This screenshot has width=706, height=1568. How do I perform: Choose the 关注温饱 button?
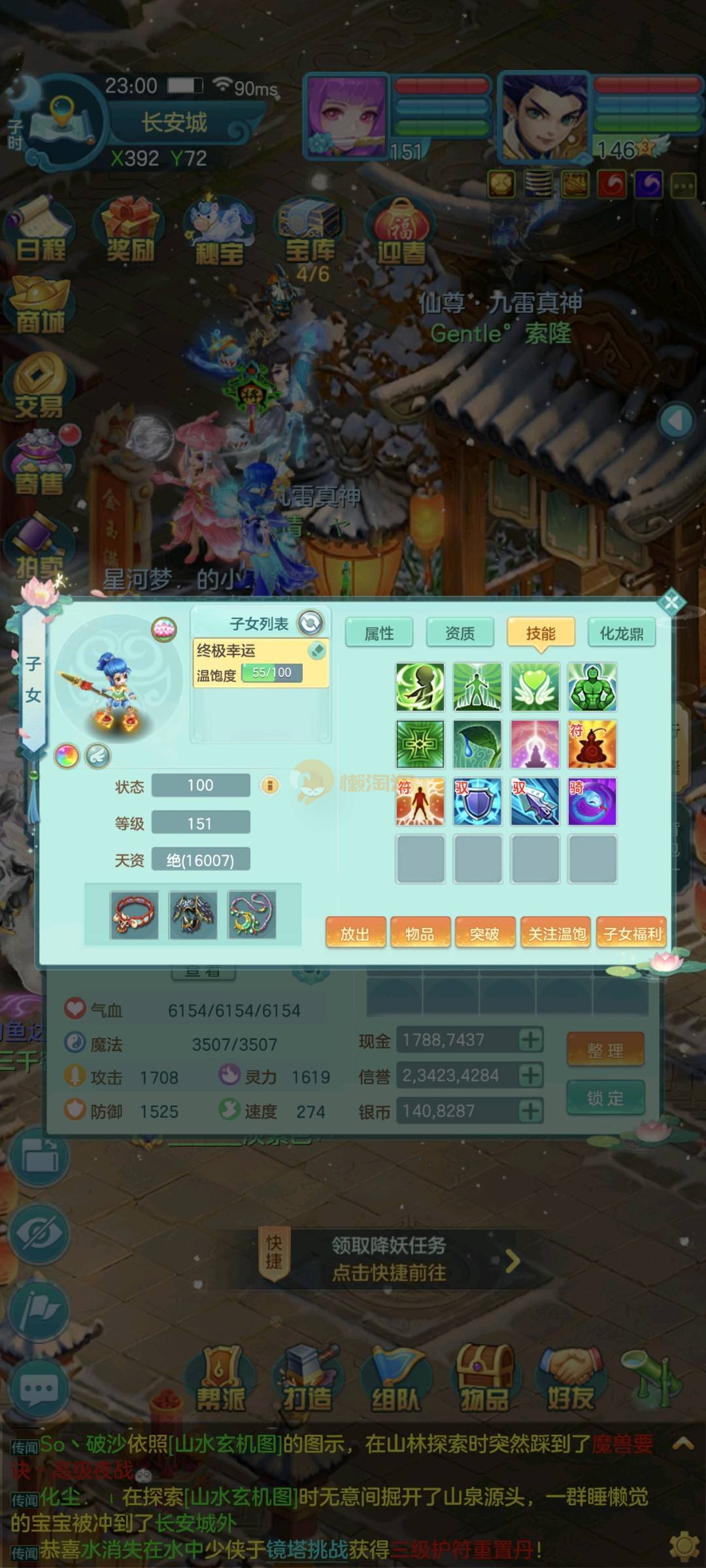click(x=557, y=934)
